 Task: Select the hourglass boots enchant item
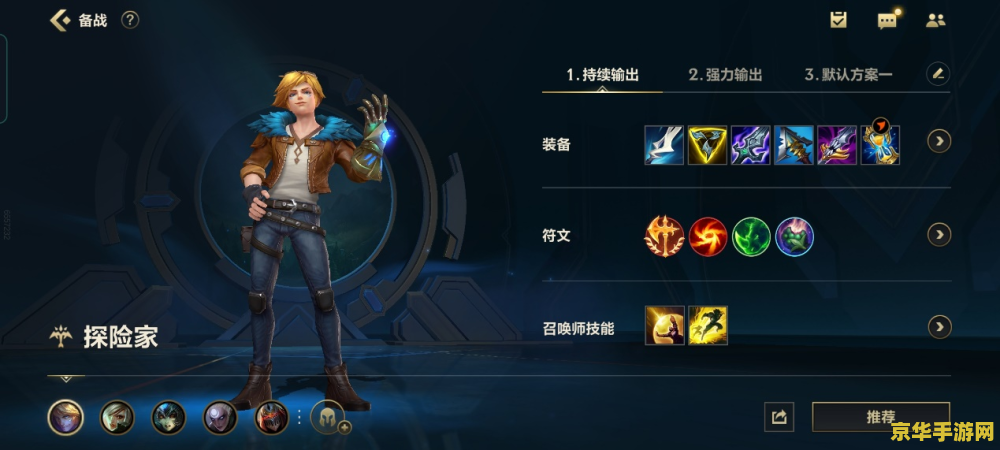[x=880, y=145]
